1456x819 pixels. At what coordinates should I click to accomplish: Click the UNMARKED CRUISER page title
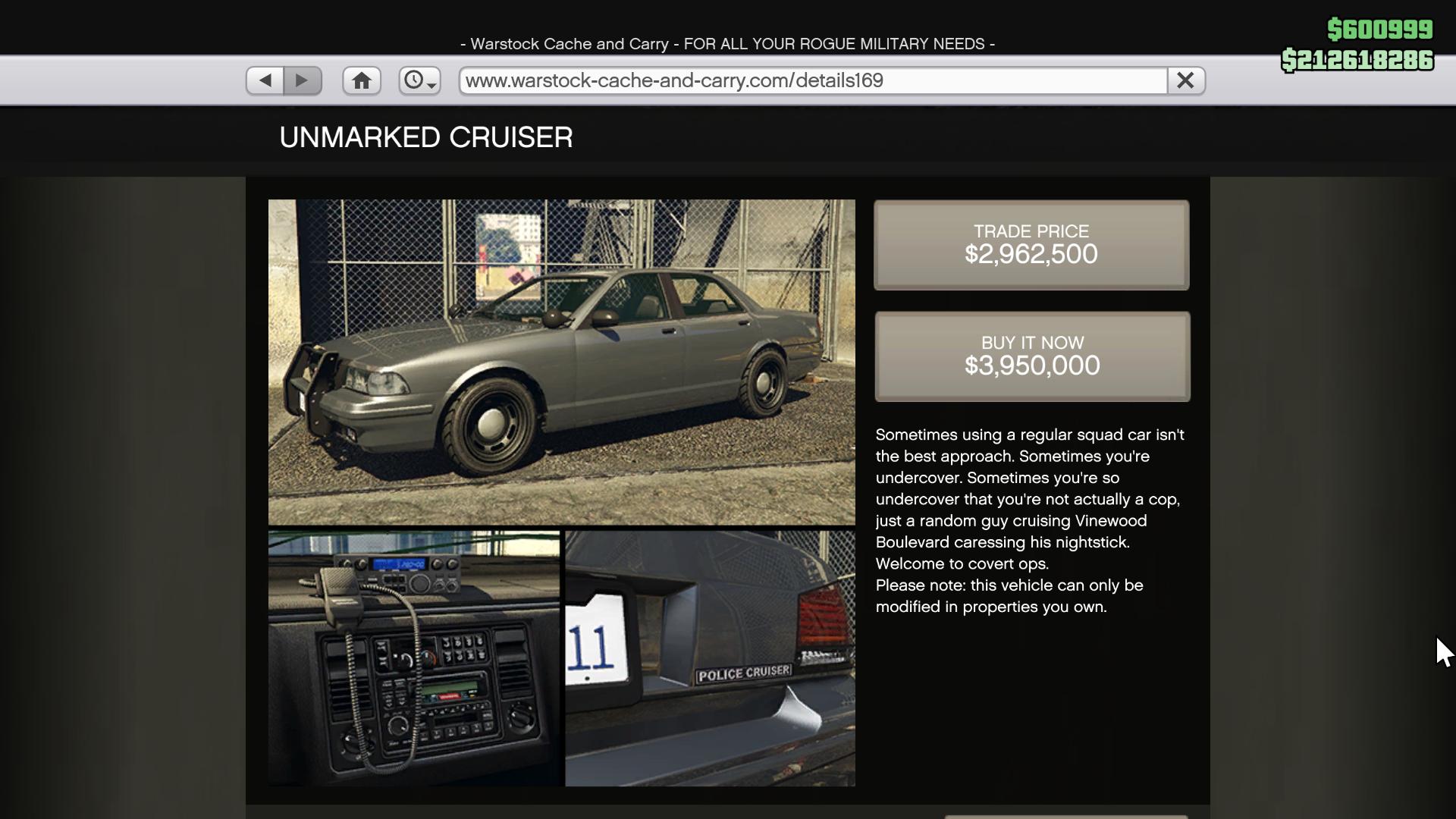click(425, 137)
